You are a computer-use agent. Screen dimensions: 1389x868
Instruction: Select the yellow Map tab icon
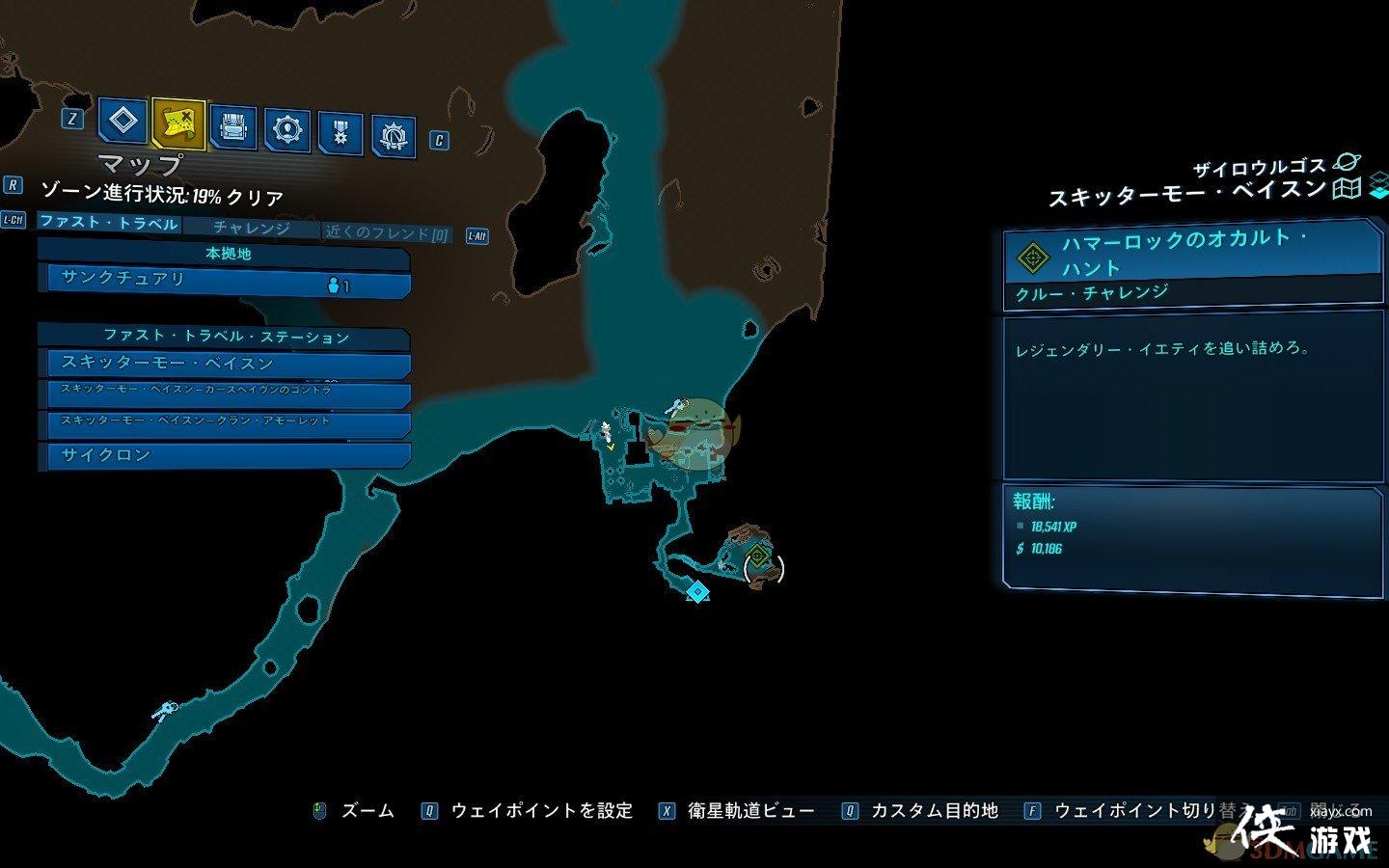click(x=178, y=122)
